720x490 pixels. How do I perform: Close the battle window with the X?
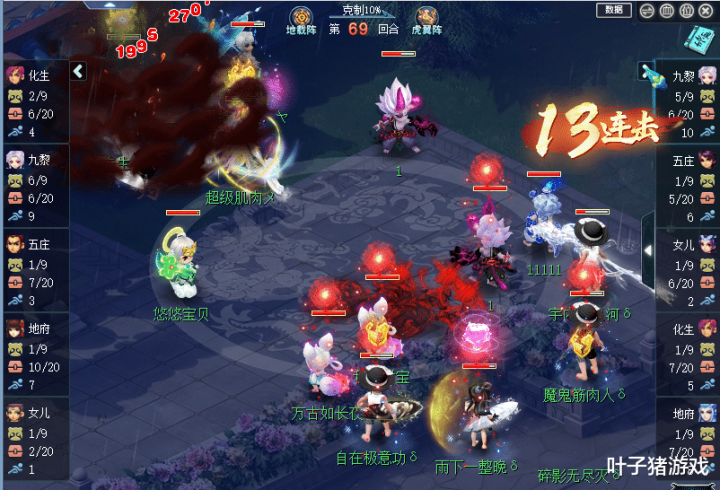coord(706,11)
